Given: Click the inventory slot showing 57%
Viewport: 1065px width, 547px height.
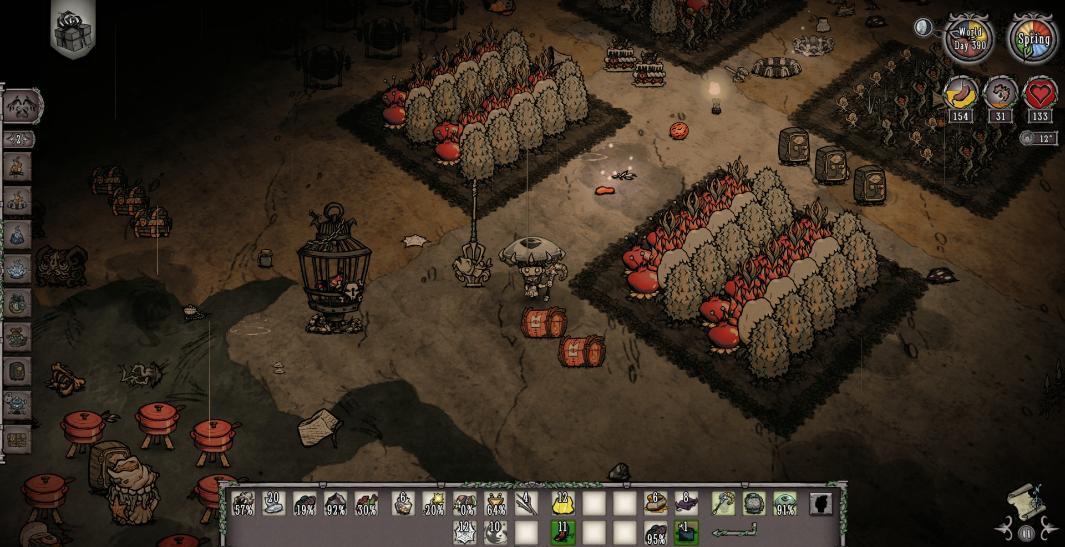Looking at the screenshot, I should (243, 503).
